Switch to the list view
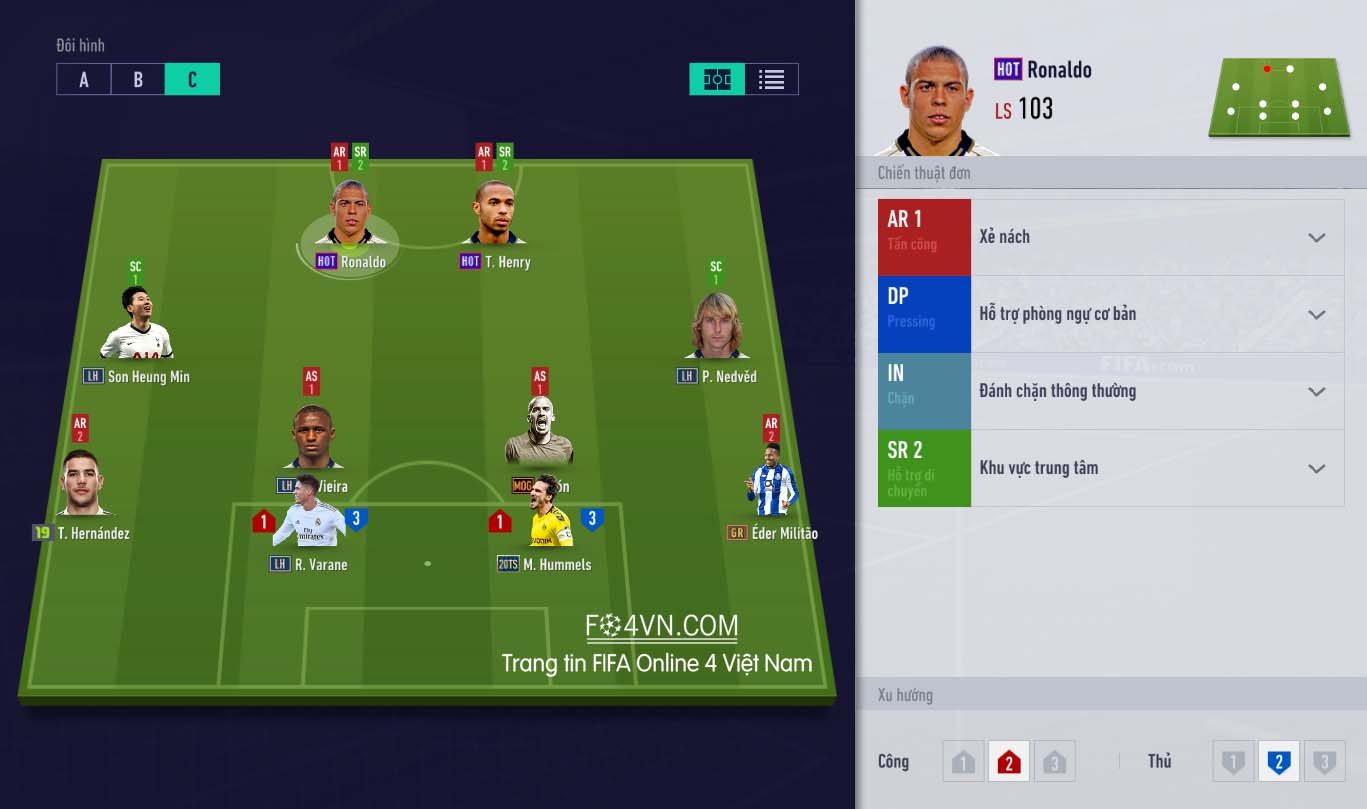 pyautogui.click(x=771, y=80)
